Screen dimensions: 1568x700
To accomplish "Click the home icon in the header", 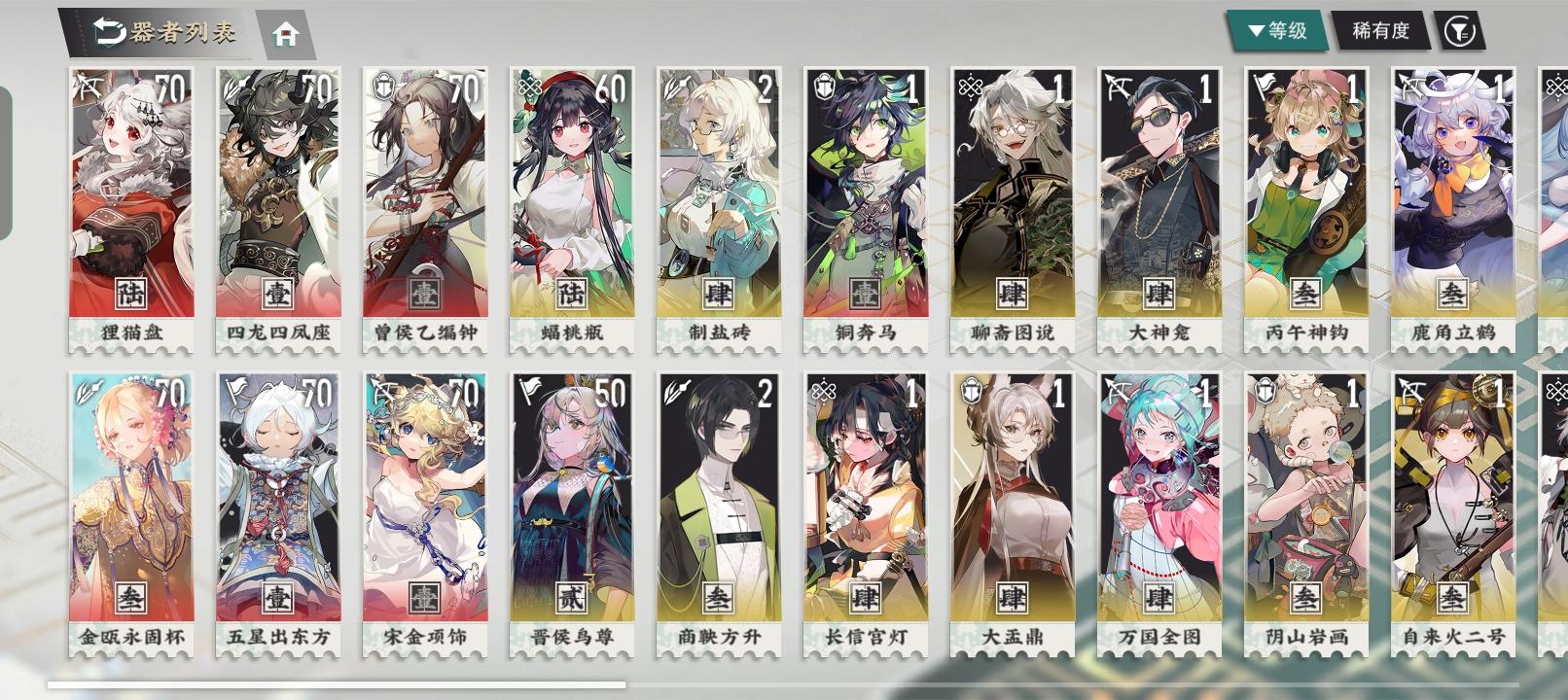I will click(x=283, y=33).
